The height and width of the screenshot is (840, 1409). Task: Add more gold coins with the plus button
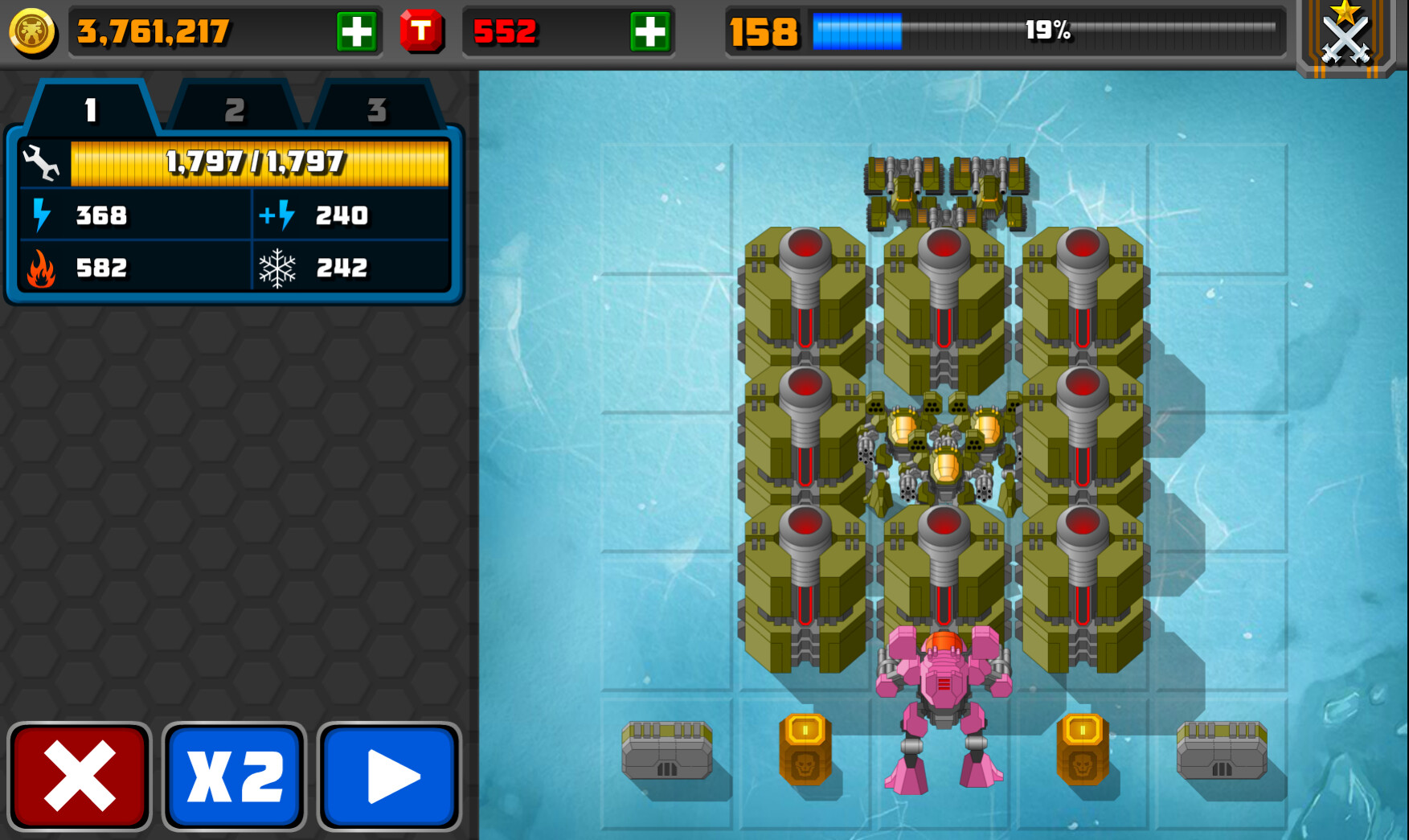coord(356,33)
